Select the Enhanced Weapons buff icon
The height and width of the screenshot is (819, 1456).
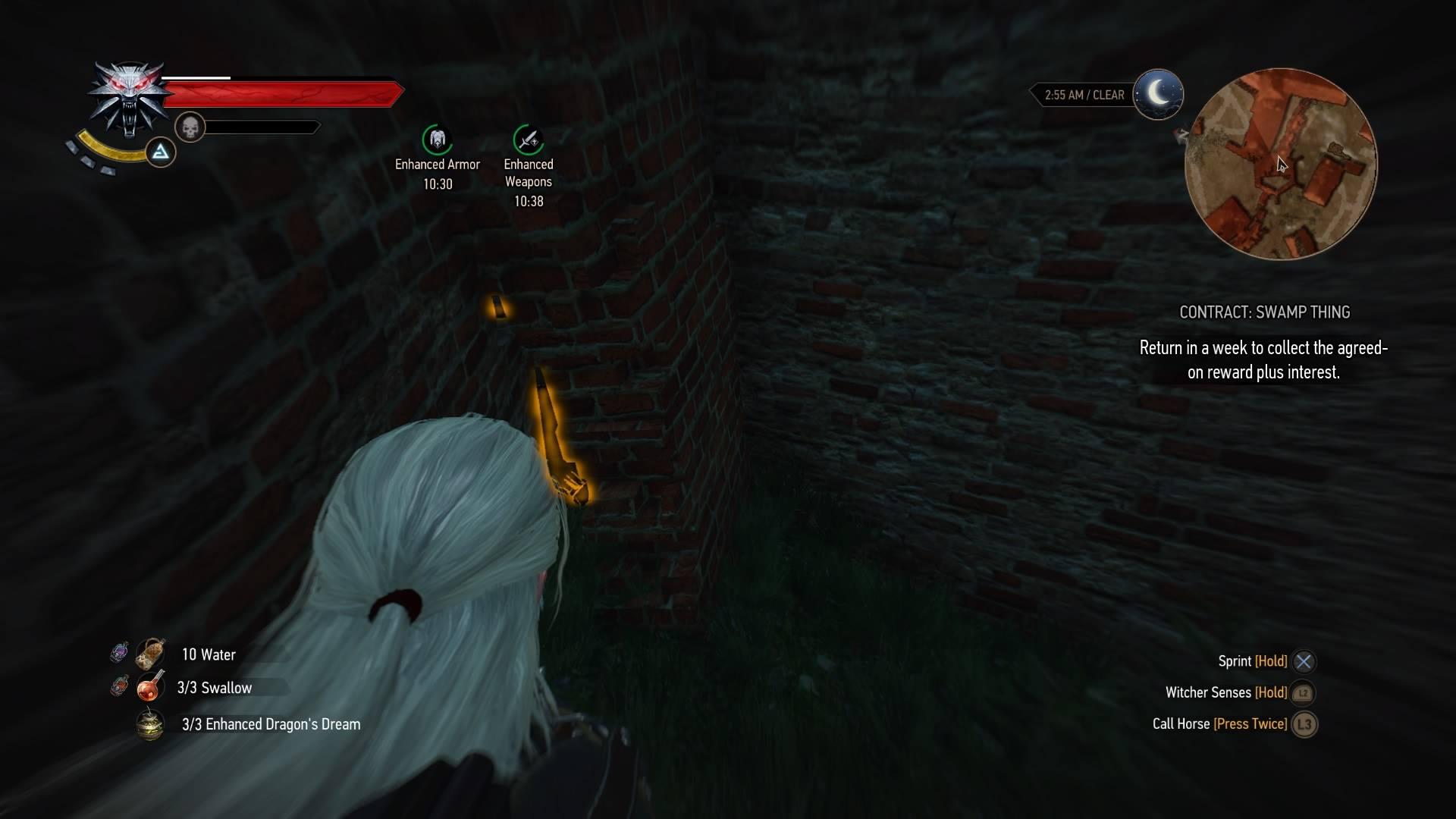tap(529, 141)
